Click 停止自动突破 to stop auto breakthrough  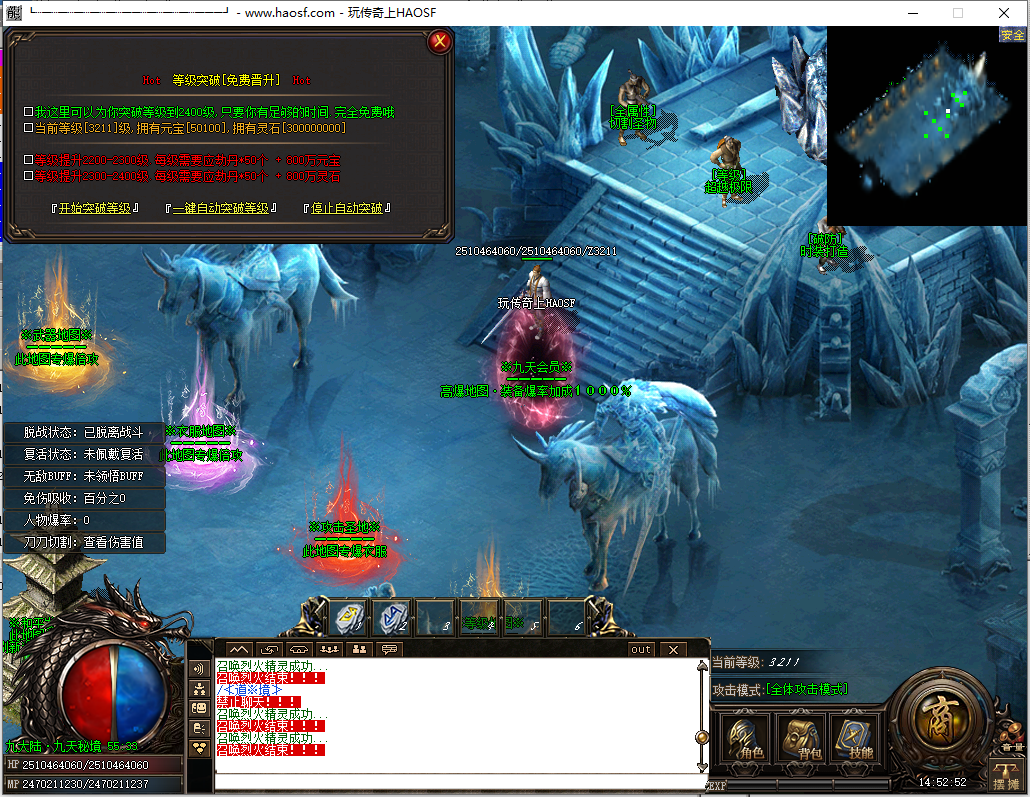point(346,208)
